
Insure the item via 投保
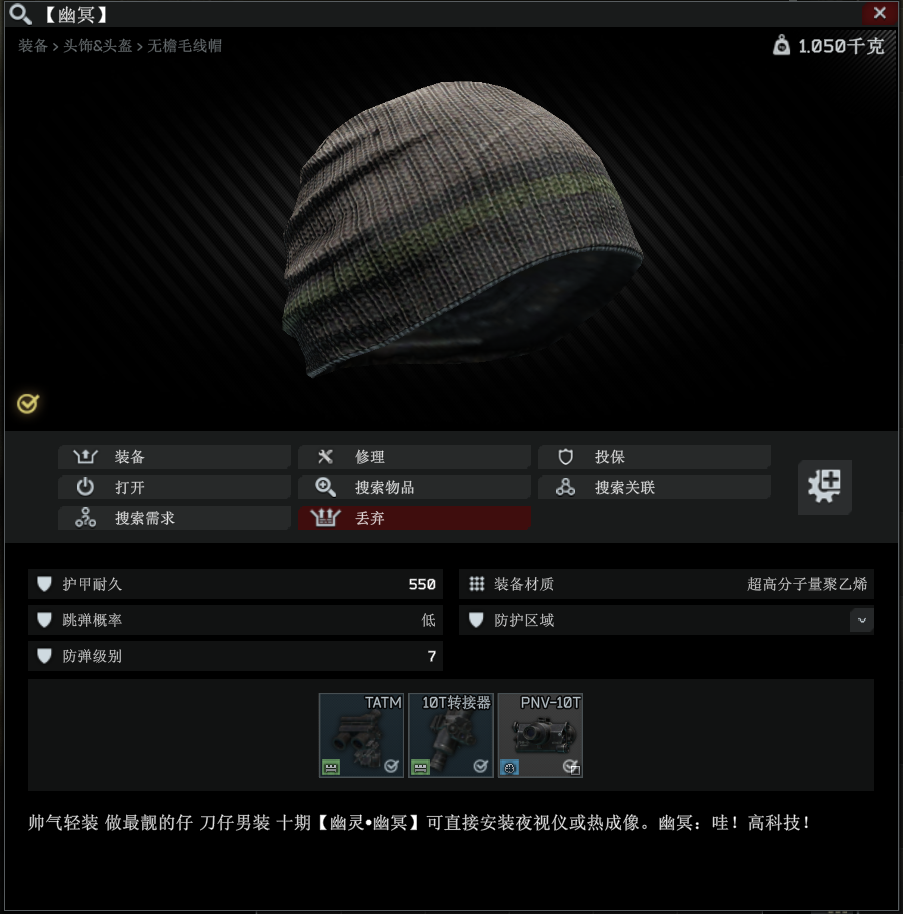[x=654, y=457]
